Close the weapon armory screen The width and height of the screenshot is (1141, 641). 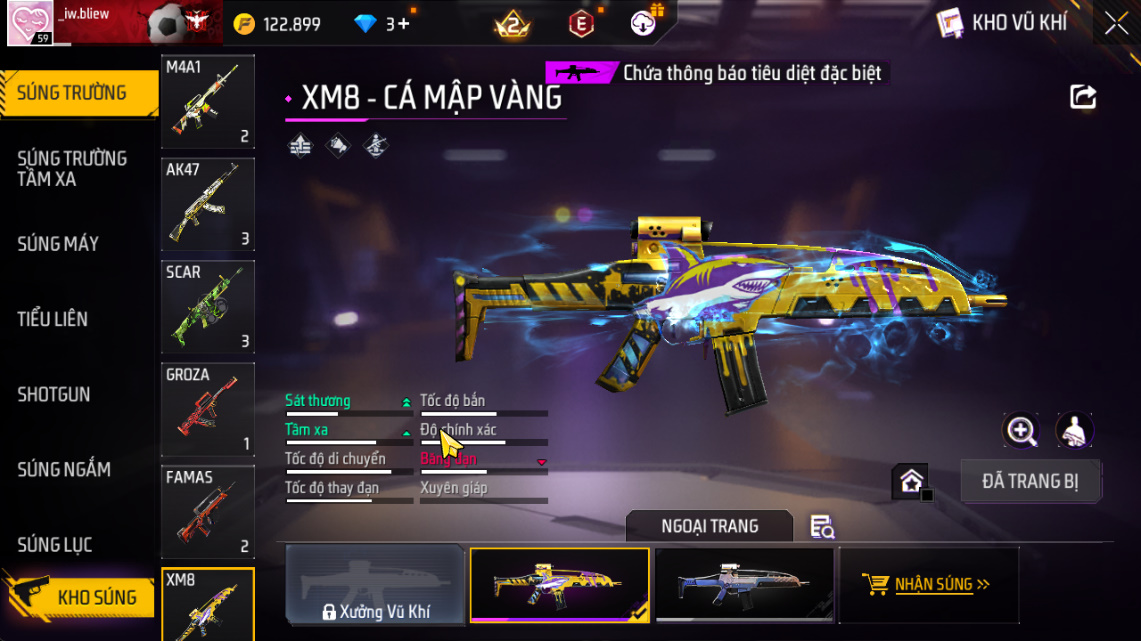[x=1116, y=24]
